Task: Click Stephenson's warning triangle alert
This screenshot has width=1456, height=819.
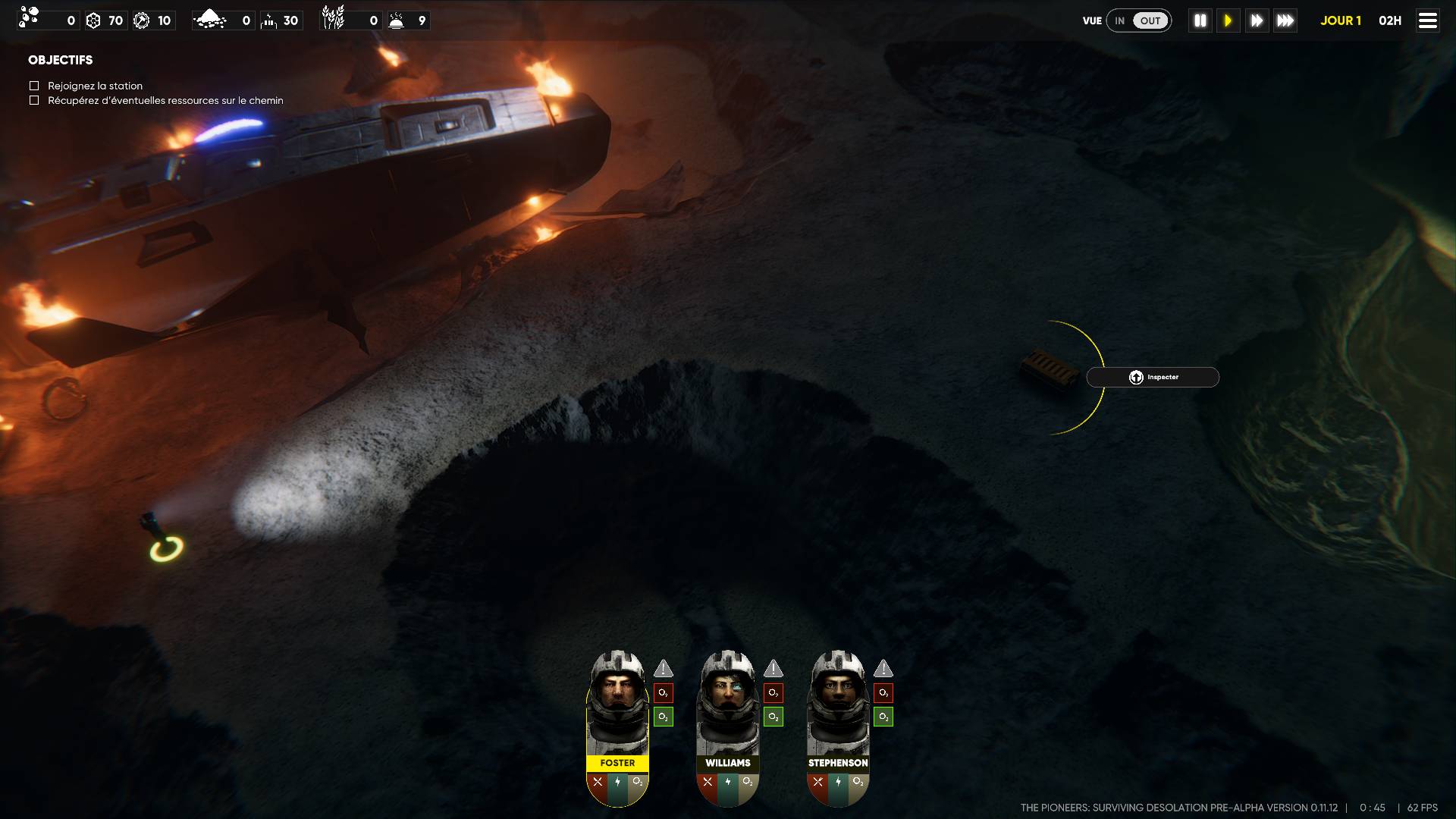Action: [883, 669]
